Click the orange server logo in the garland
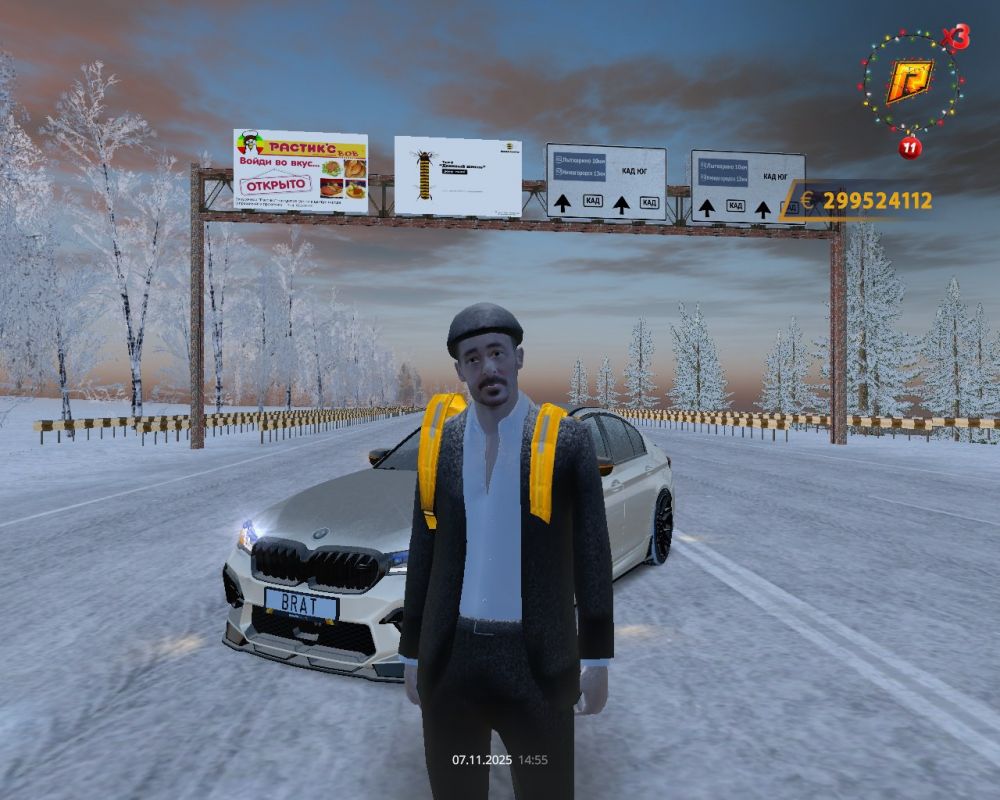1000x800 pixels. [x=909, y=82]
